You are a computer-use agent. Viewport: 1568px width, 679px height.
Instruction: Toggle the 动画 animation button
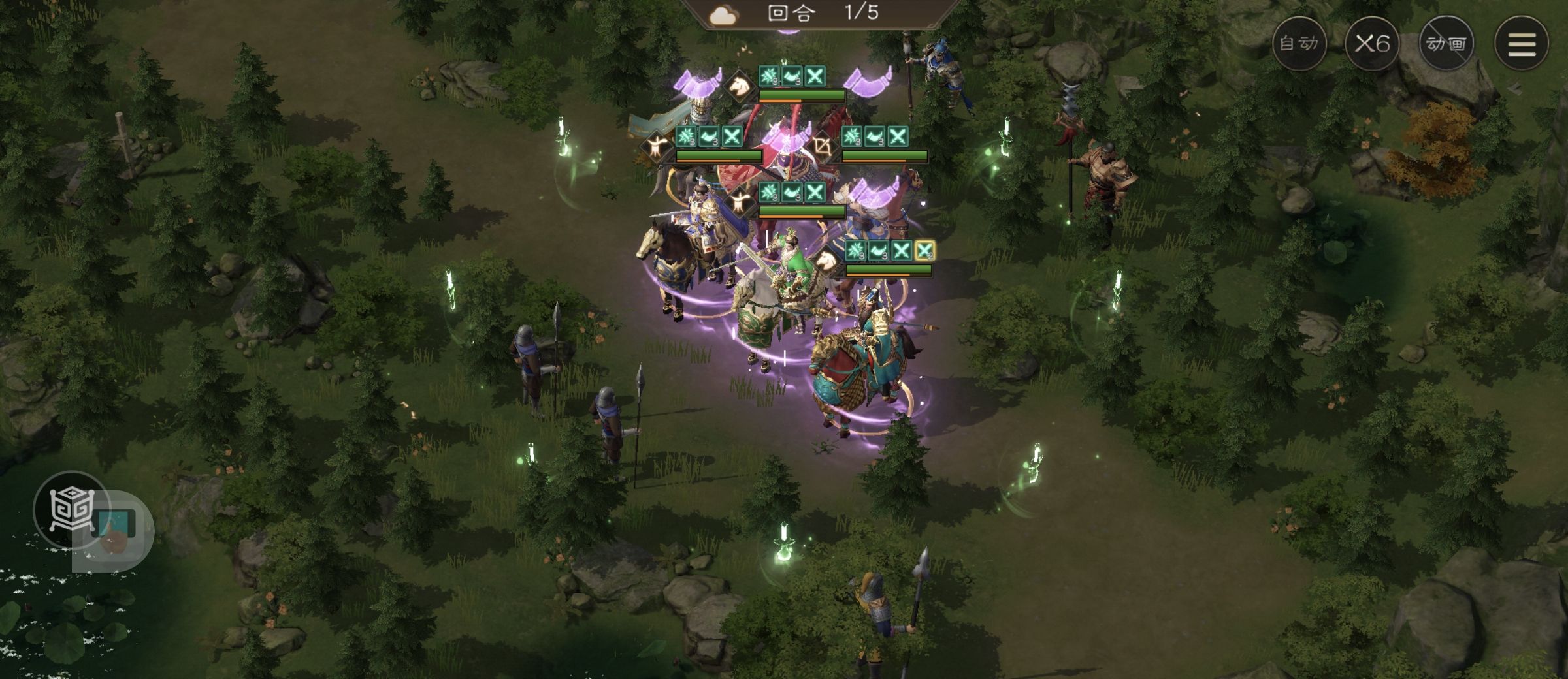pyautogui.click(x=1446, y=44)
